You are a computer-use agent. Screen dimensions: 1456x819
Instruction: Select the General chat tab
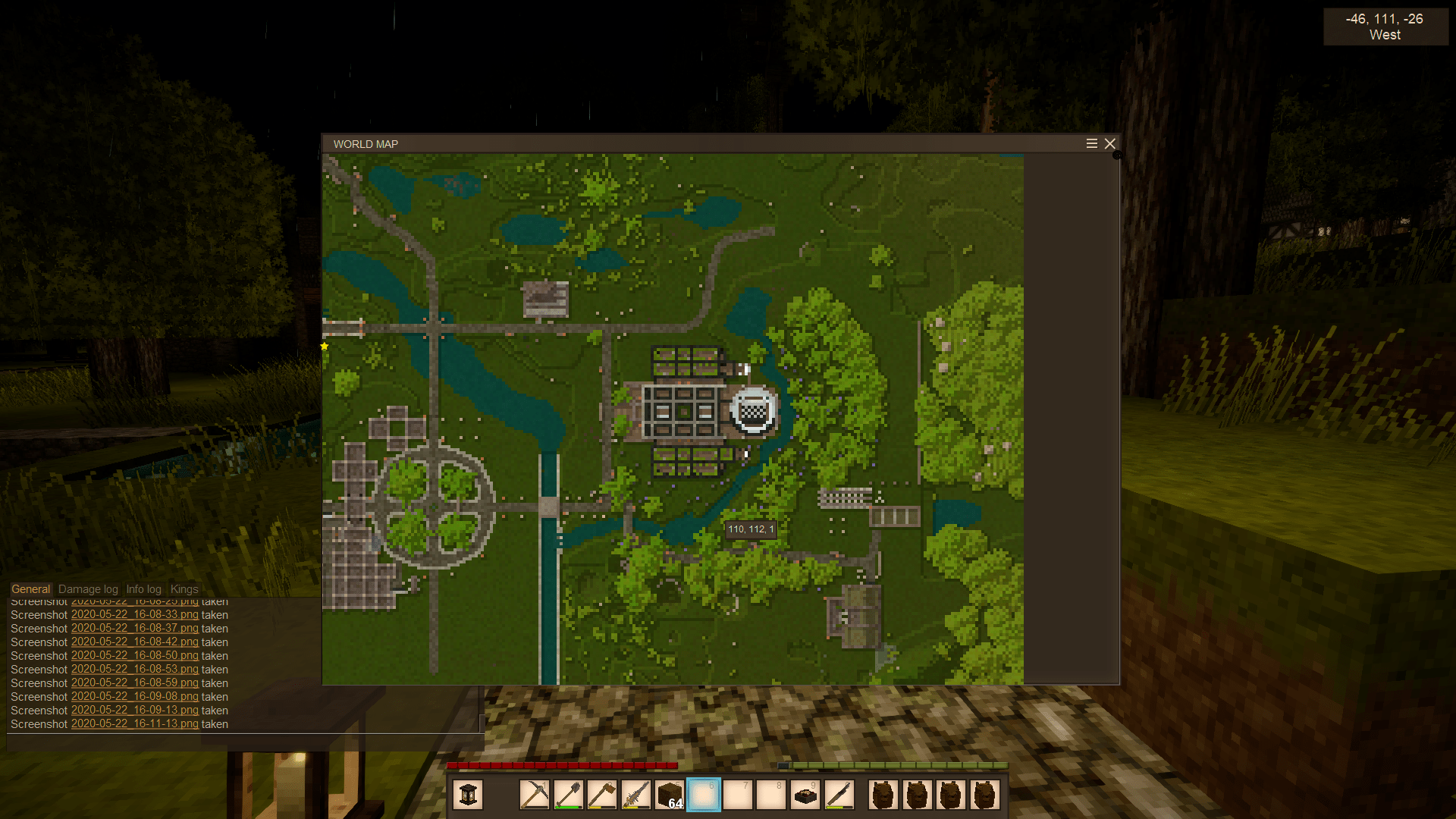click(30, 589)
